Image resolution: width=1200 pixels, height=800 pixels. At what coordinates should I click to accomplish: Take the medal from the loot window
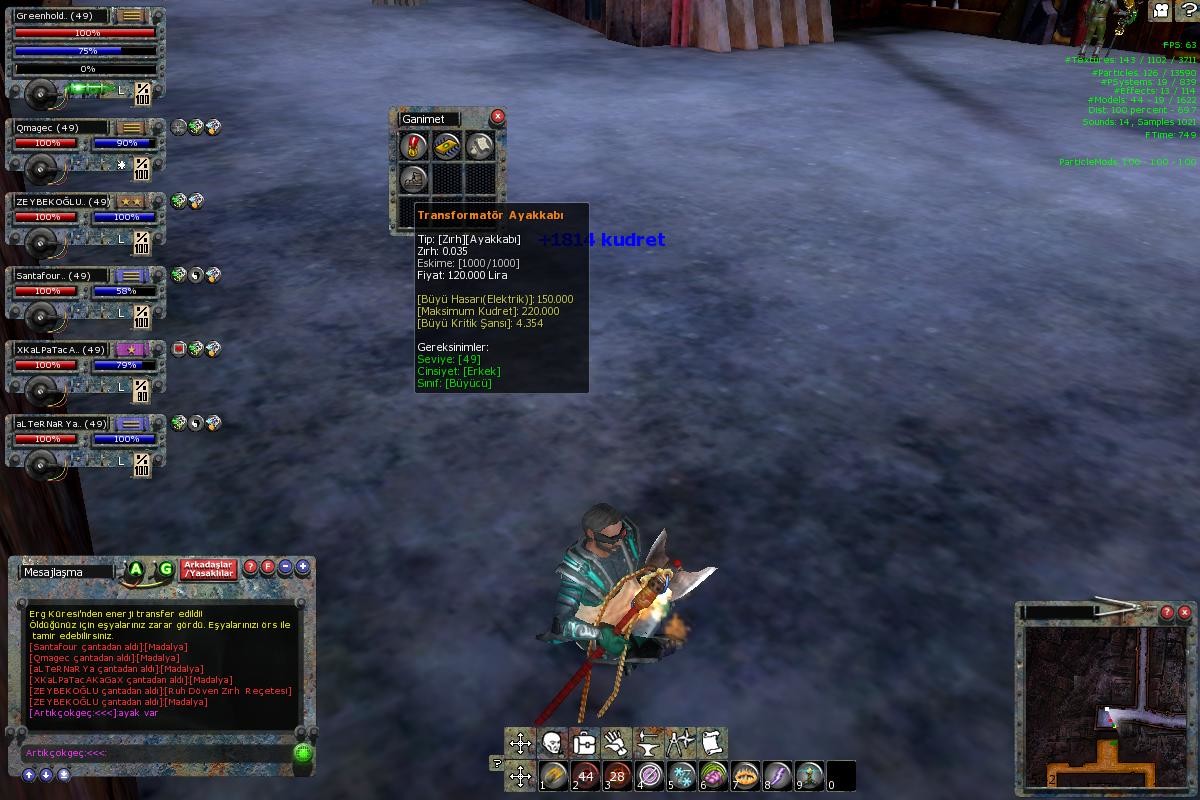(414, 146)
